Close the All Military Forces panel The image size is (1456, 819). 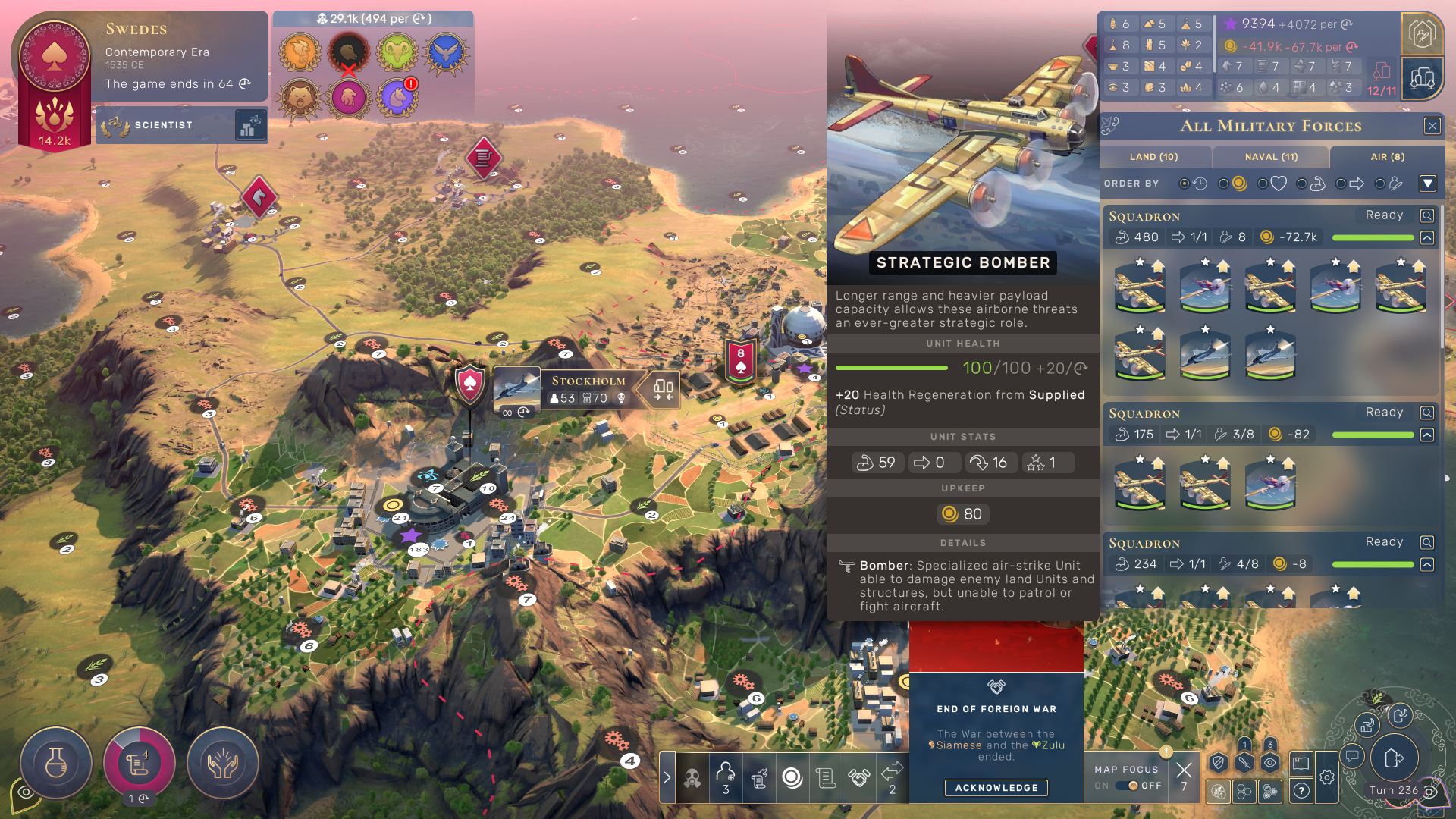[1432, 126]
